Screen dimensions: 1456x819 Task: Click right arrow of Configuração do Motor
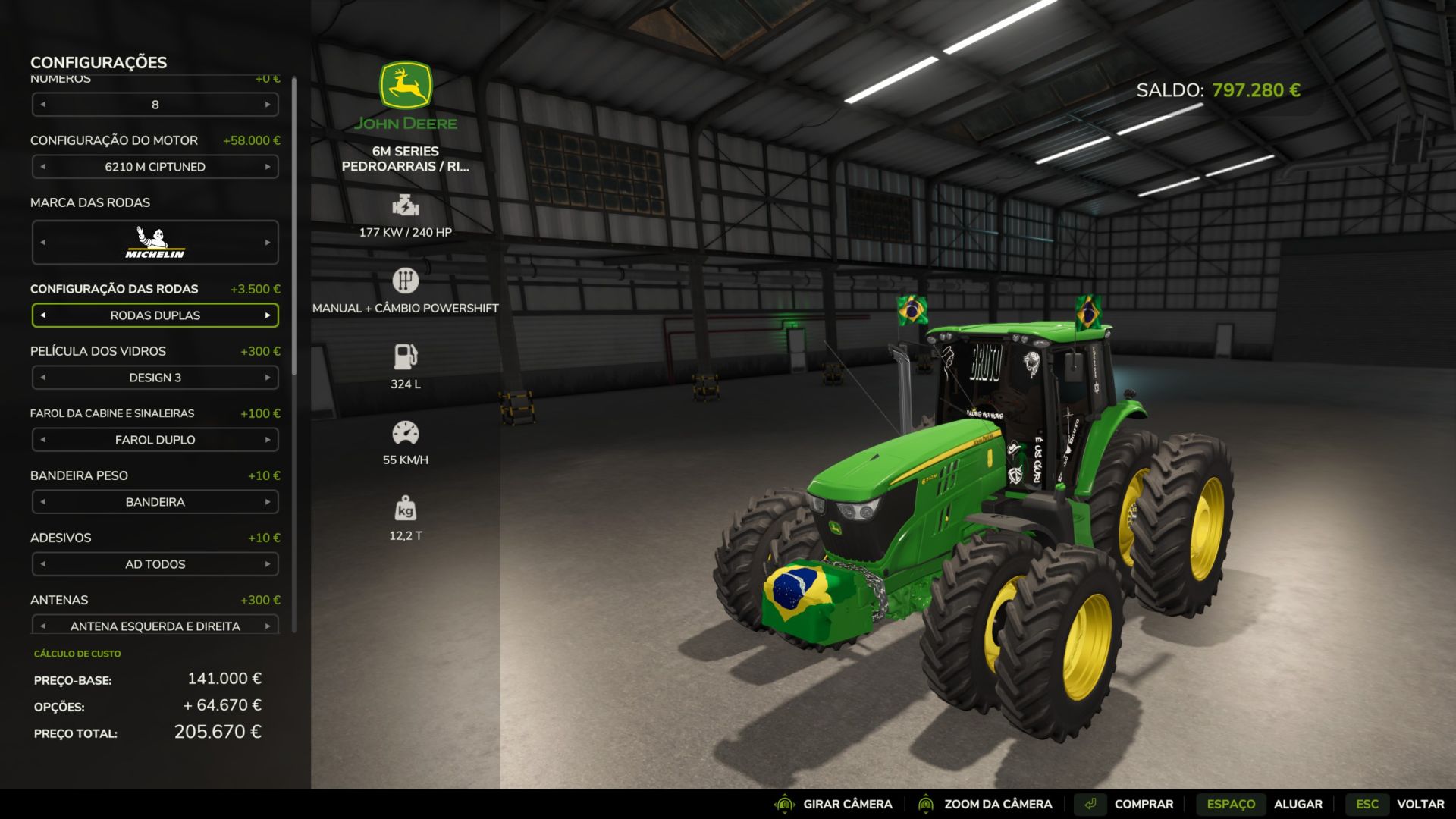tap(268, 167)
